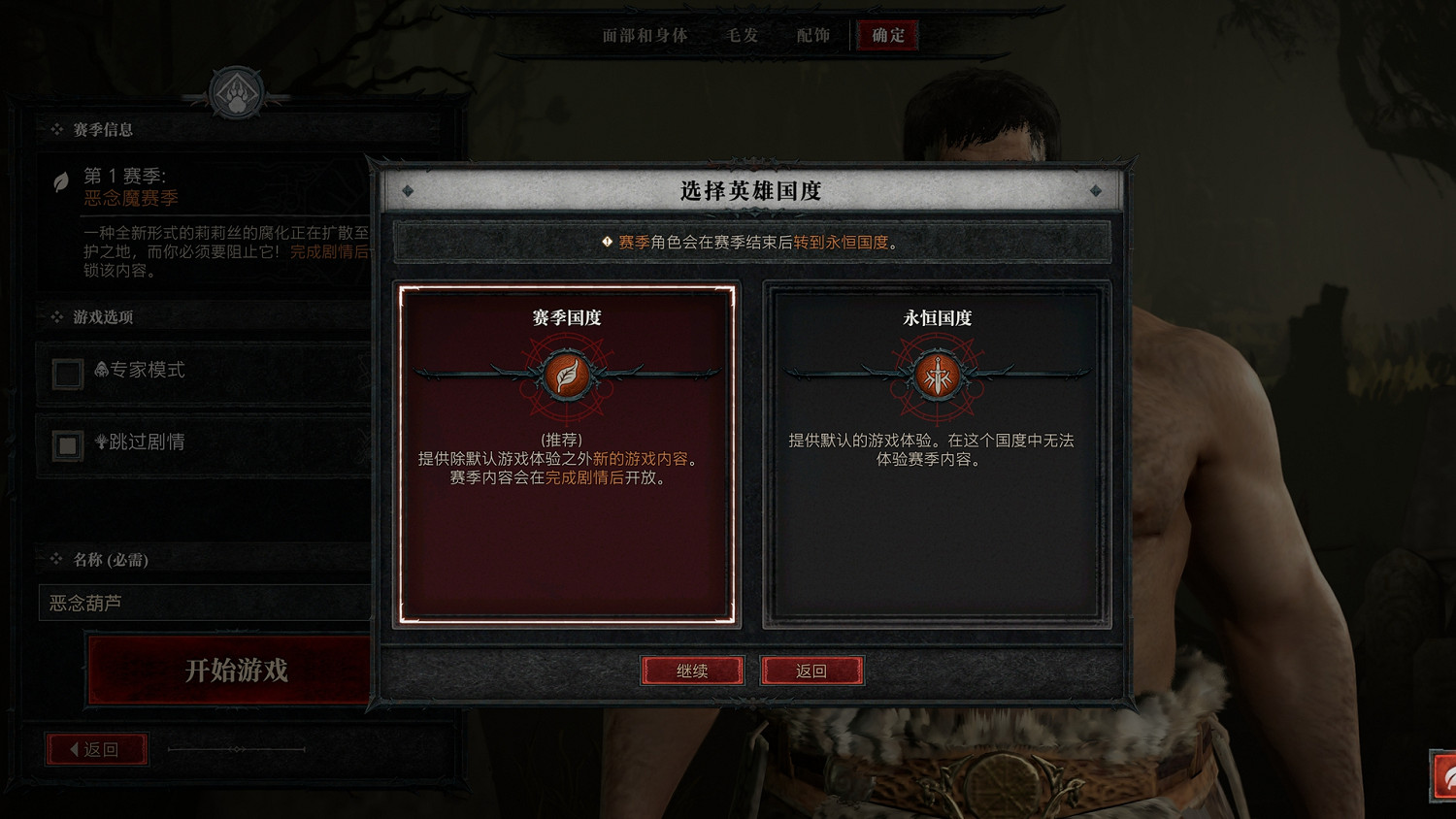
Task: Click the diamond ornament beside 选择英雄国度 title
Action: point(407,191)
